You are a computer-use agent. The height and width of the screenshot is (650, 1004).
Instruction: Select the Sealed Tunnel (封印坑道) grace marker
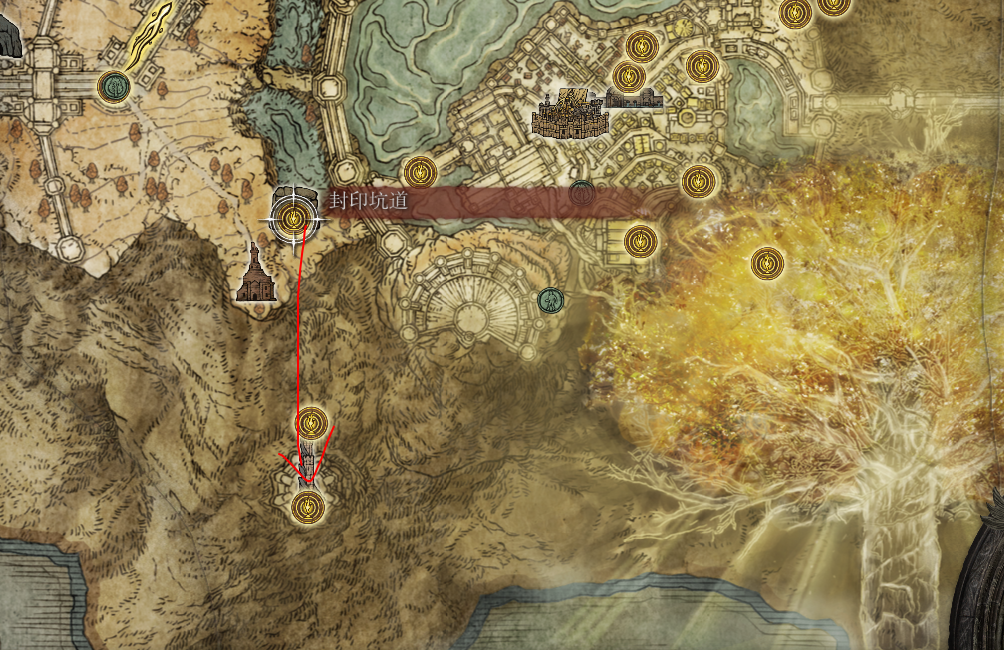point(293,218)
